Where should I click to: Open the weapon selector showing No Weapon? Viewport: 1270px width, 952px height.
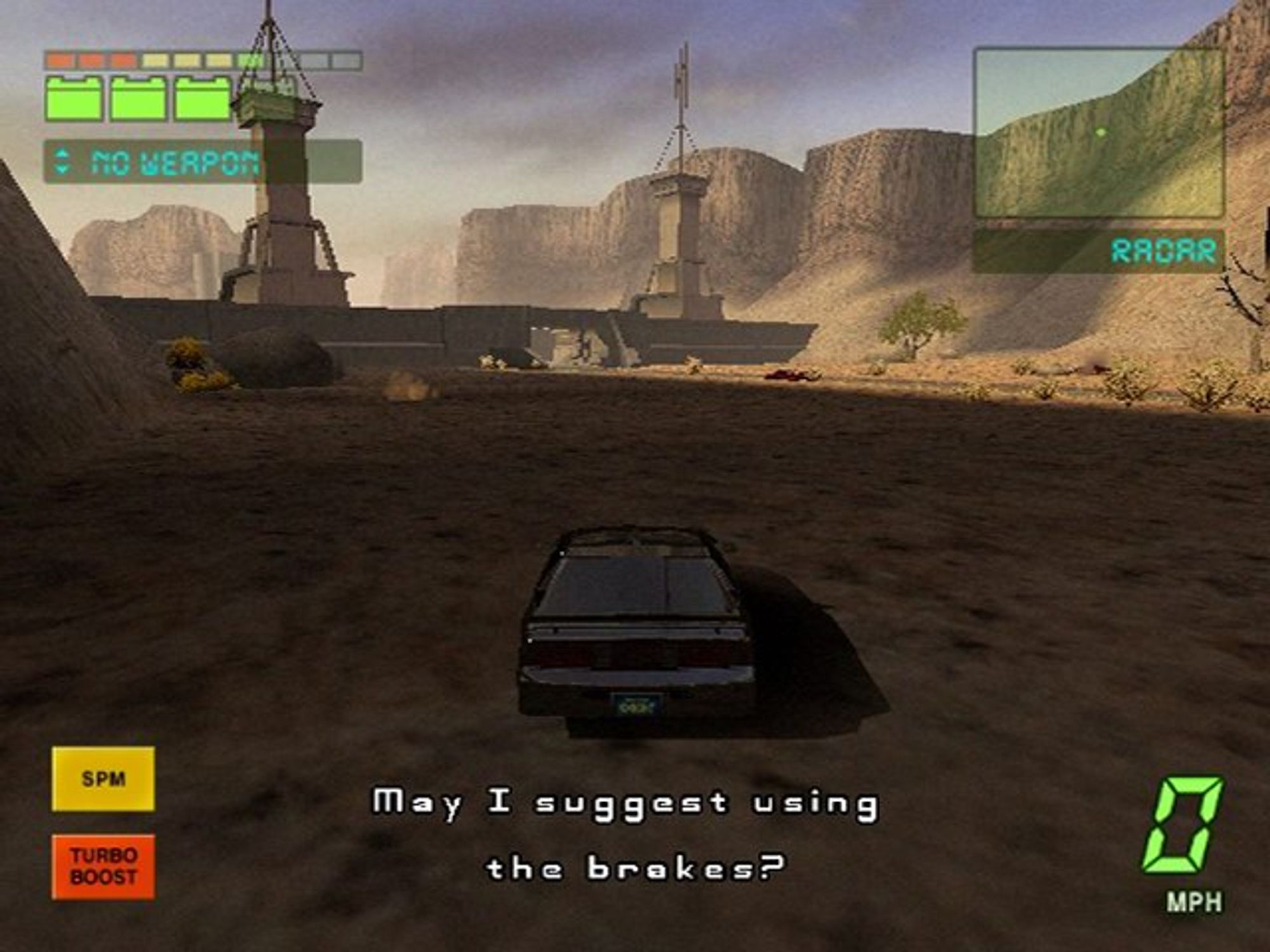point(202,162)
